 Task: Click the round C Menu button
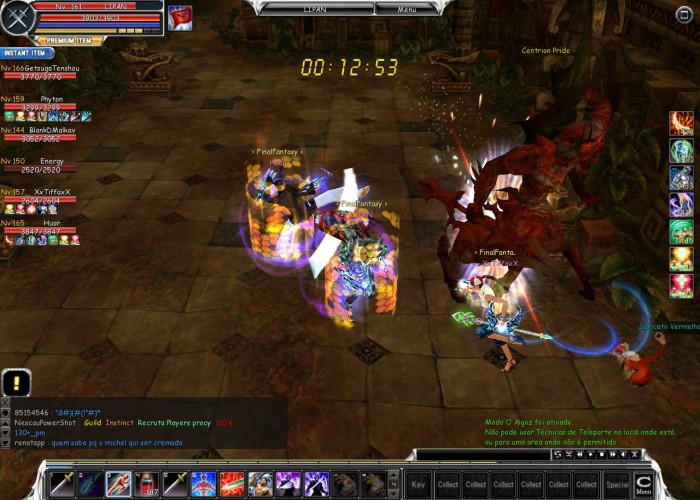point(644,484)
